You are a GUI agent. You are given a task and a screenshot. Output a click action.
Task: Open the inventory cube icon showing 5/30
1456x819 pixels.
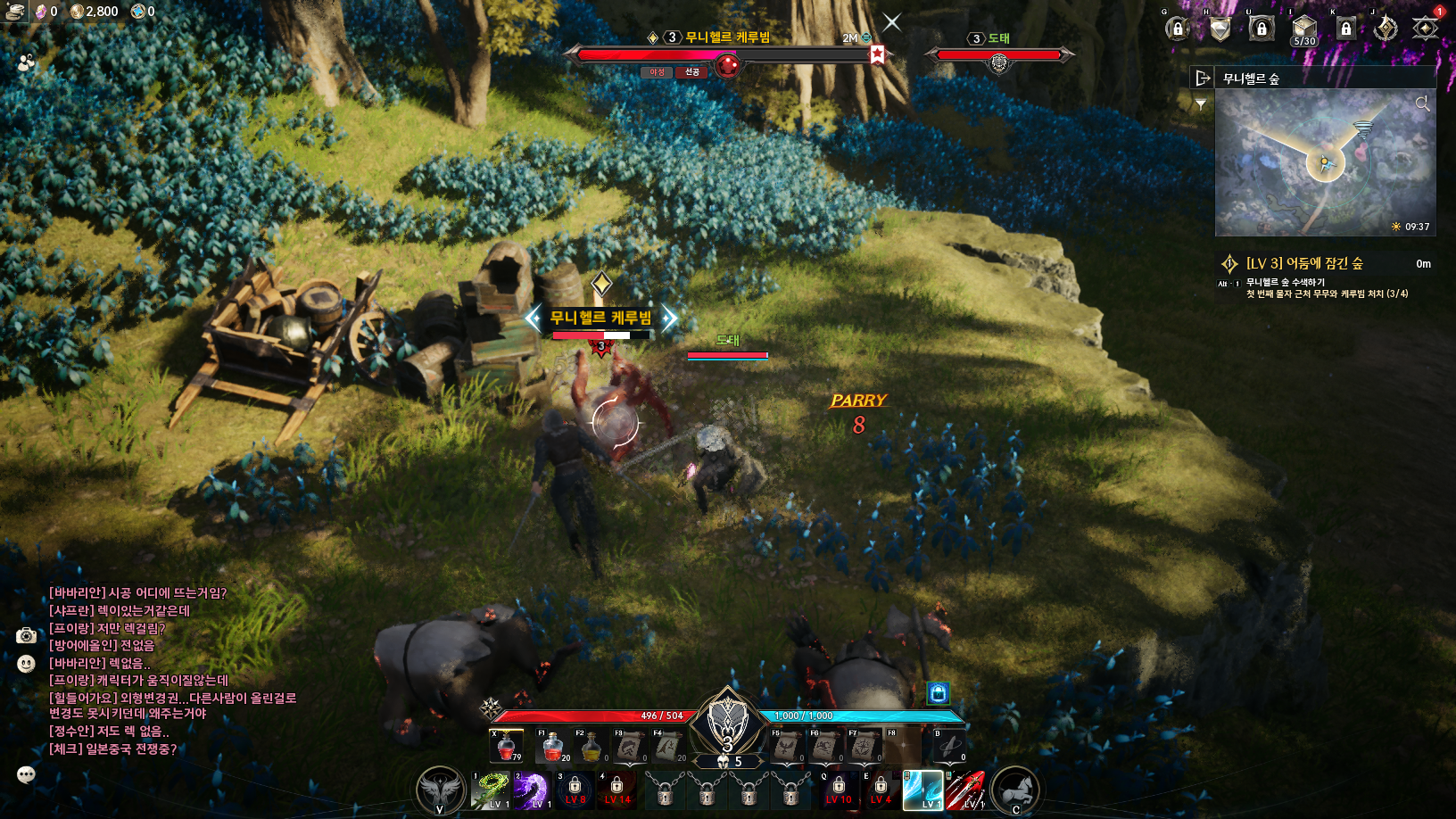(1303, 28)
